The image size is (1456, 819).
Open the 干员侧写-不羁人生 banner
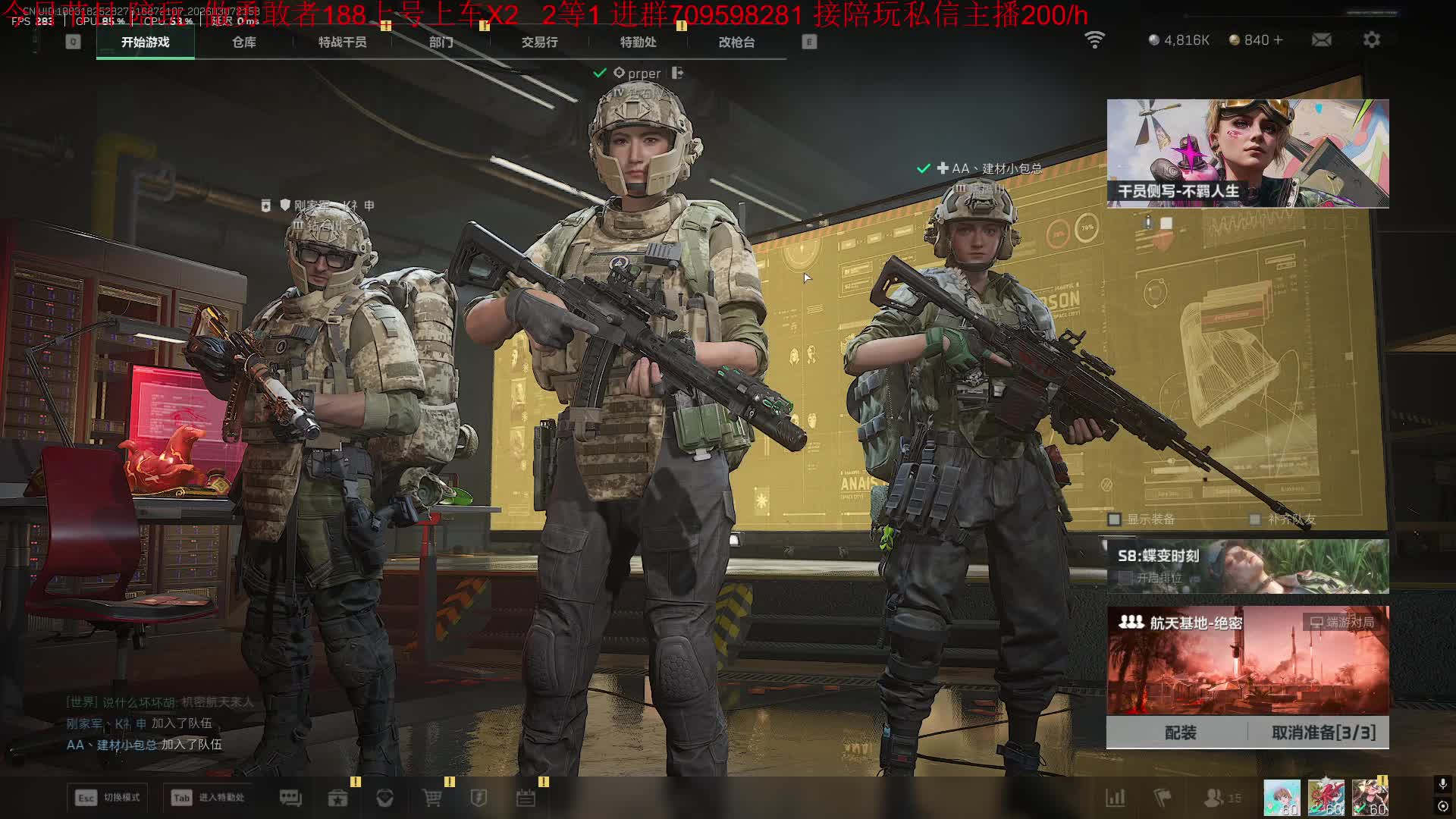click(1247, 153)
